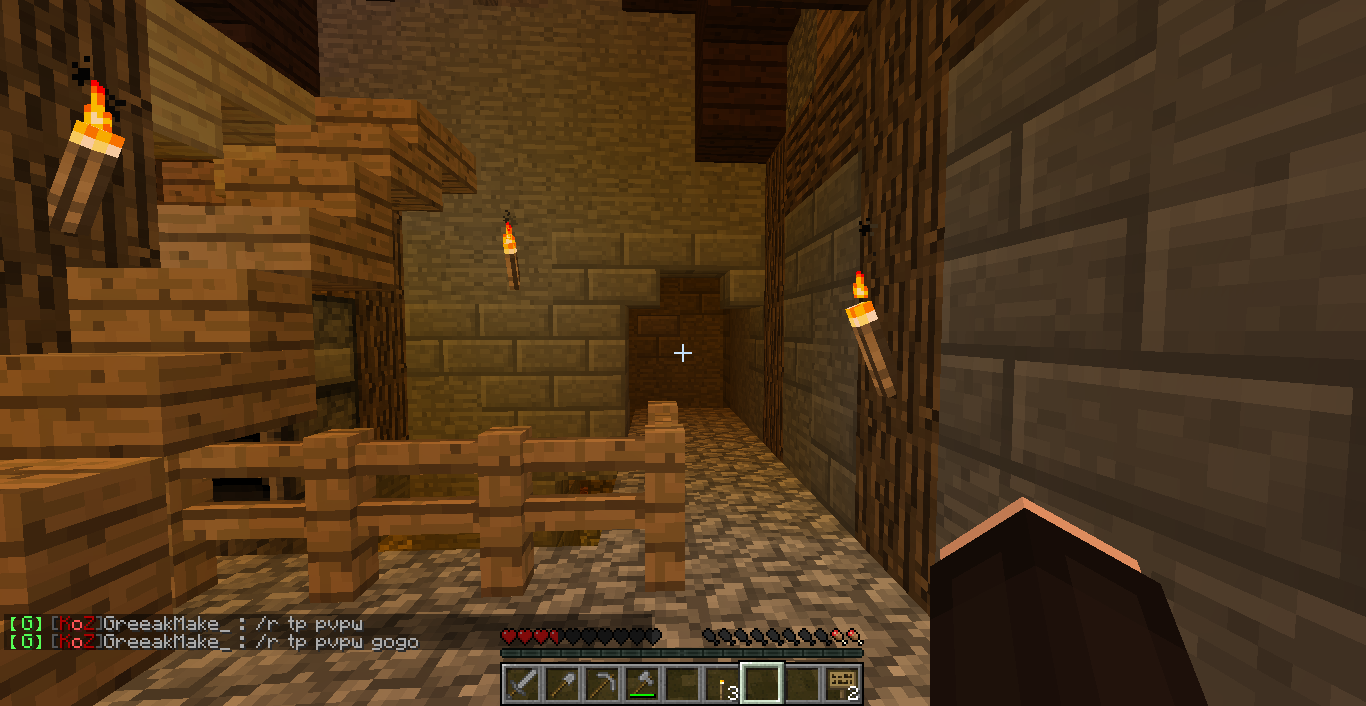Choose the iron pickaxe in the hotbar
The width and height of the screenshot is (1366, 706).
click(x=602, y=684)
